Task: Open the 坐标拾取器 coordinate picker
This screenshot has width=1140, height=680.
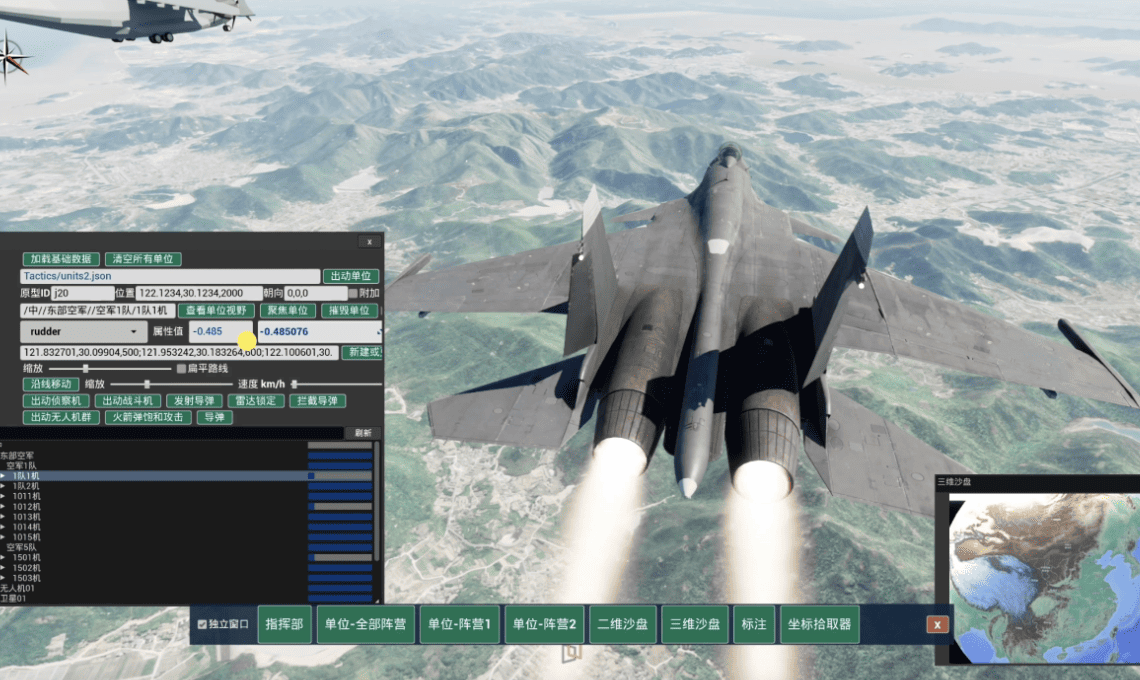Action: tap(818, 624)
